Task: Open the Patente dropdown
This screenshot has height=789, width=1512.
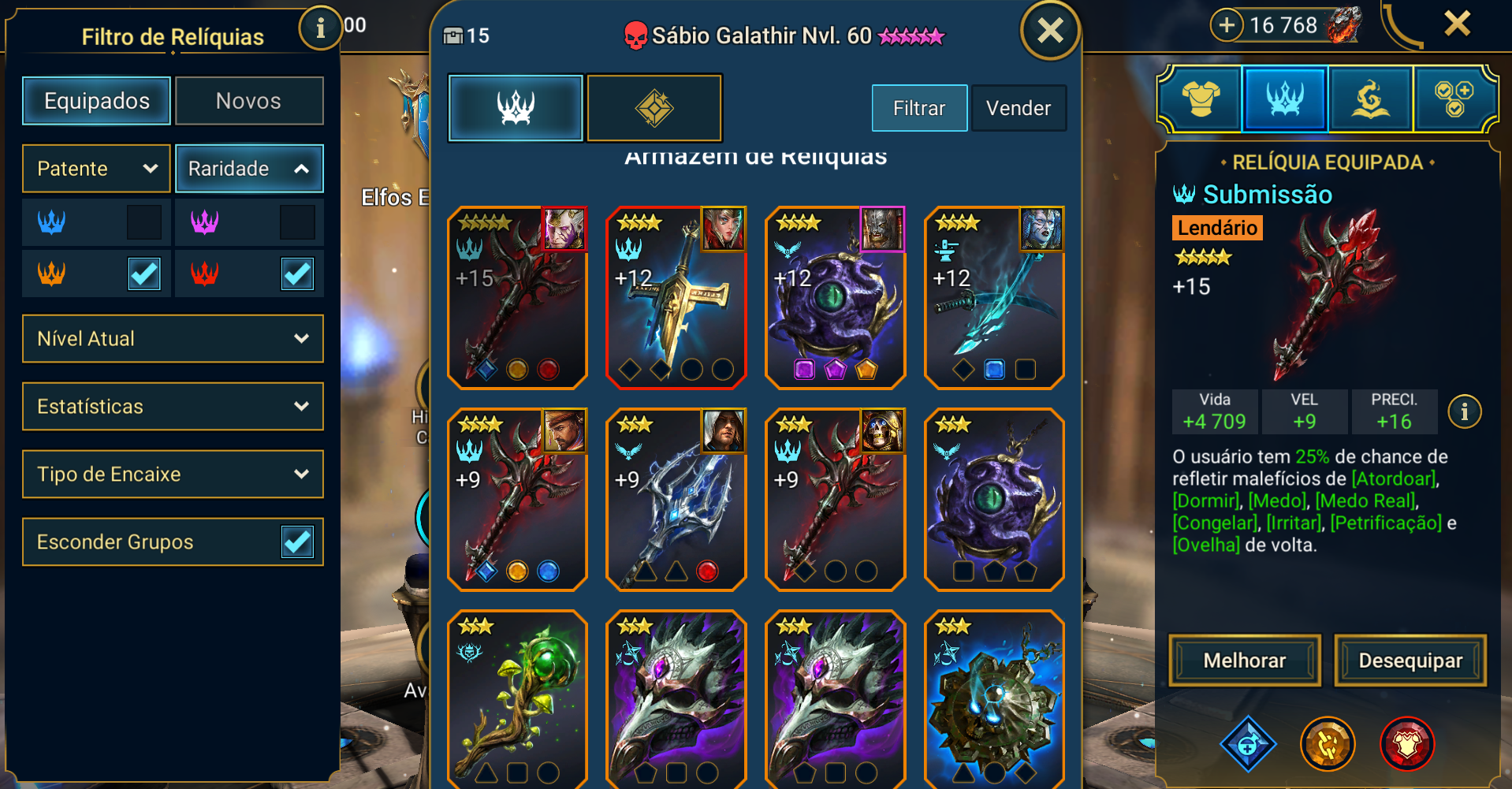Action: click(96, 169)
